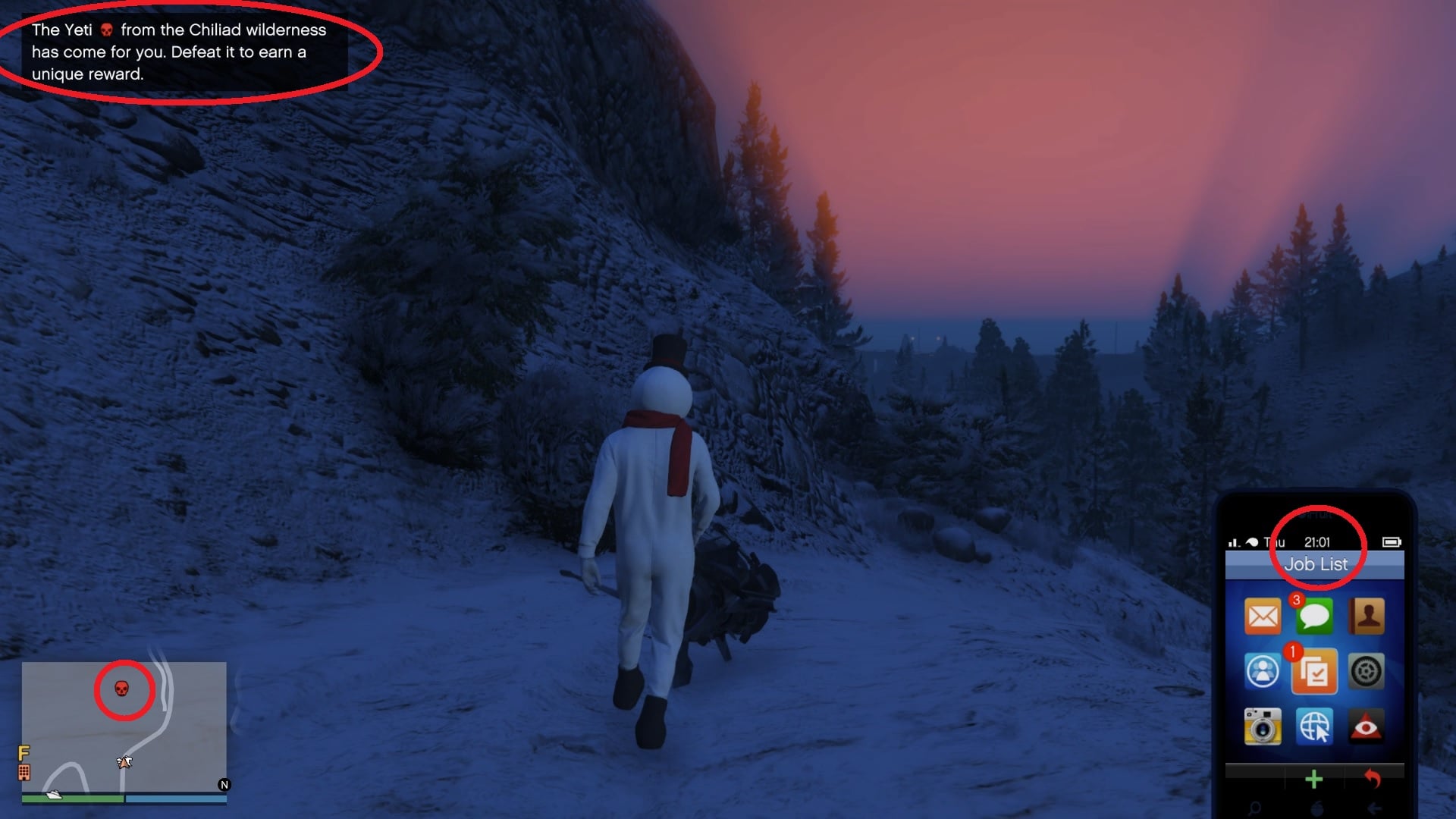Click the green health bar below the minimap
This screenshot has height=819, width=1456.
coord(72,798)
